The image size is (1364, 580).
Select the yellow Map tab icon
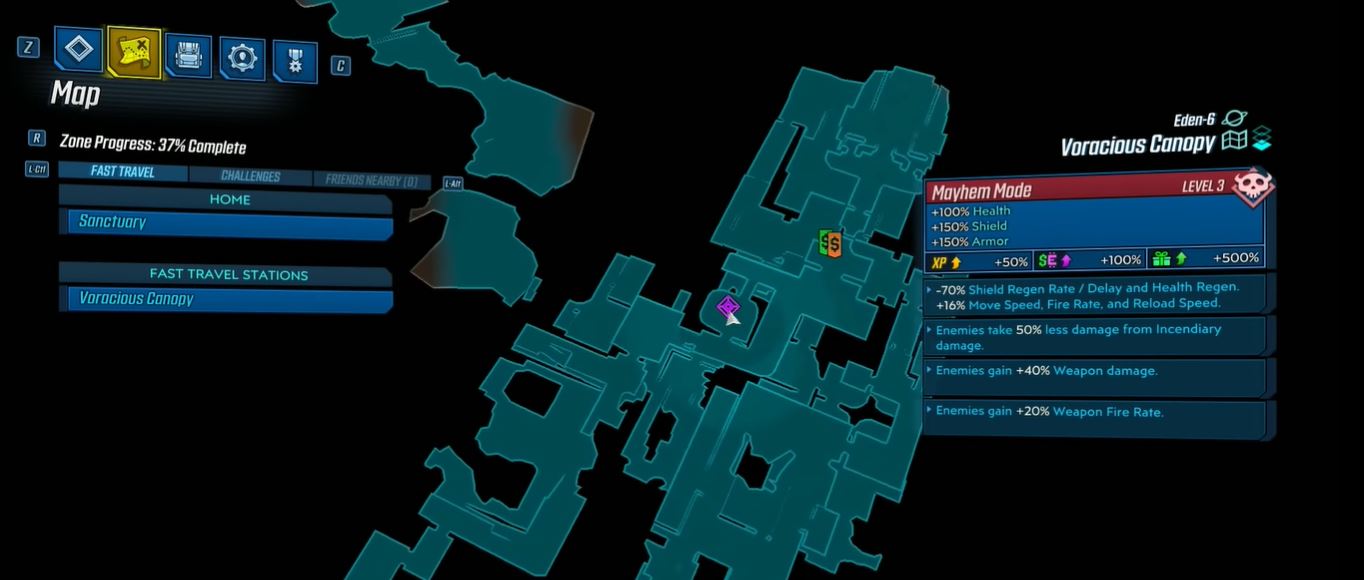[x=134, y=53]
